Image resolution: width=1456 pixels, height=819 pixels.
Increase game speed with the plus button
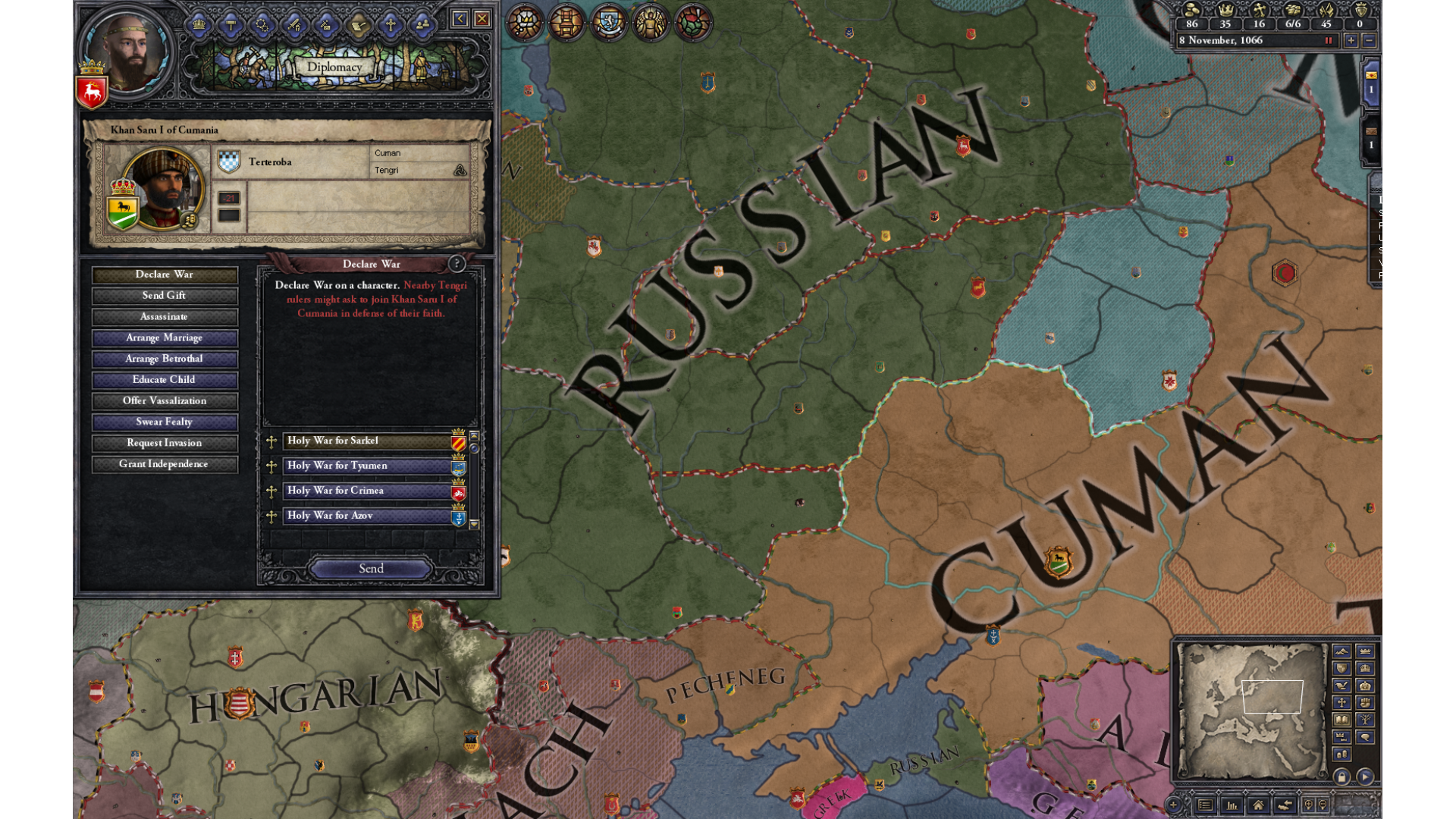(1351, 41)
